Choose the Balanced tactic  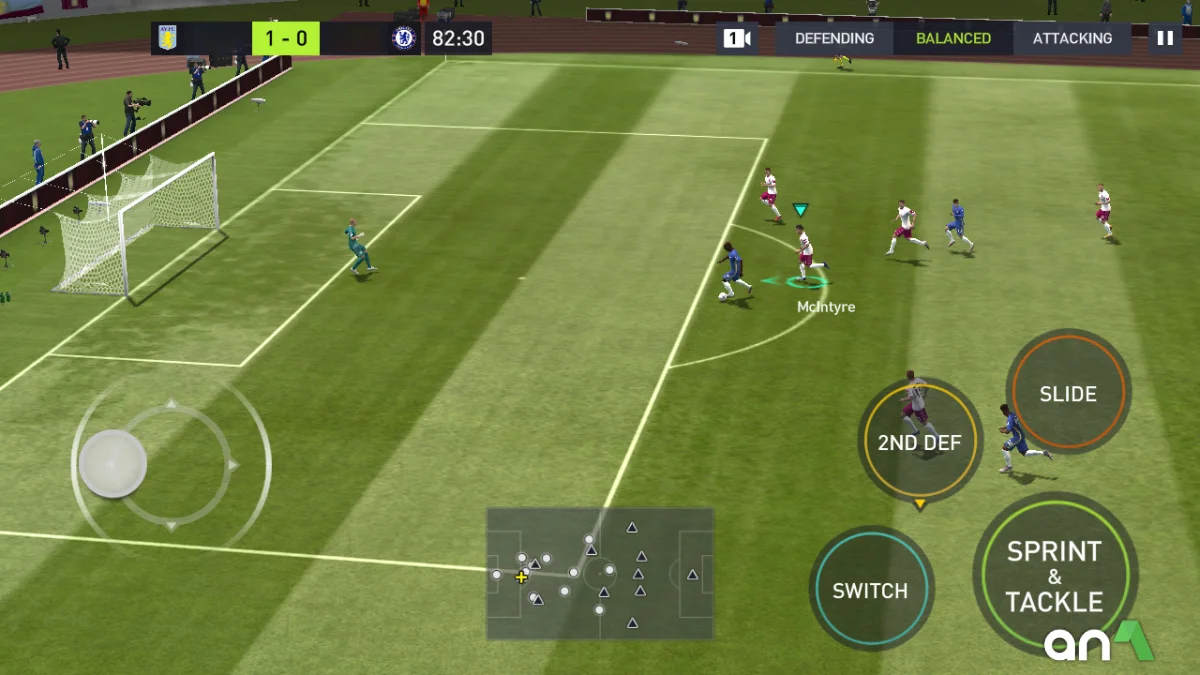click(953, 38)
